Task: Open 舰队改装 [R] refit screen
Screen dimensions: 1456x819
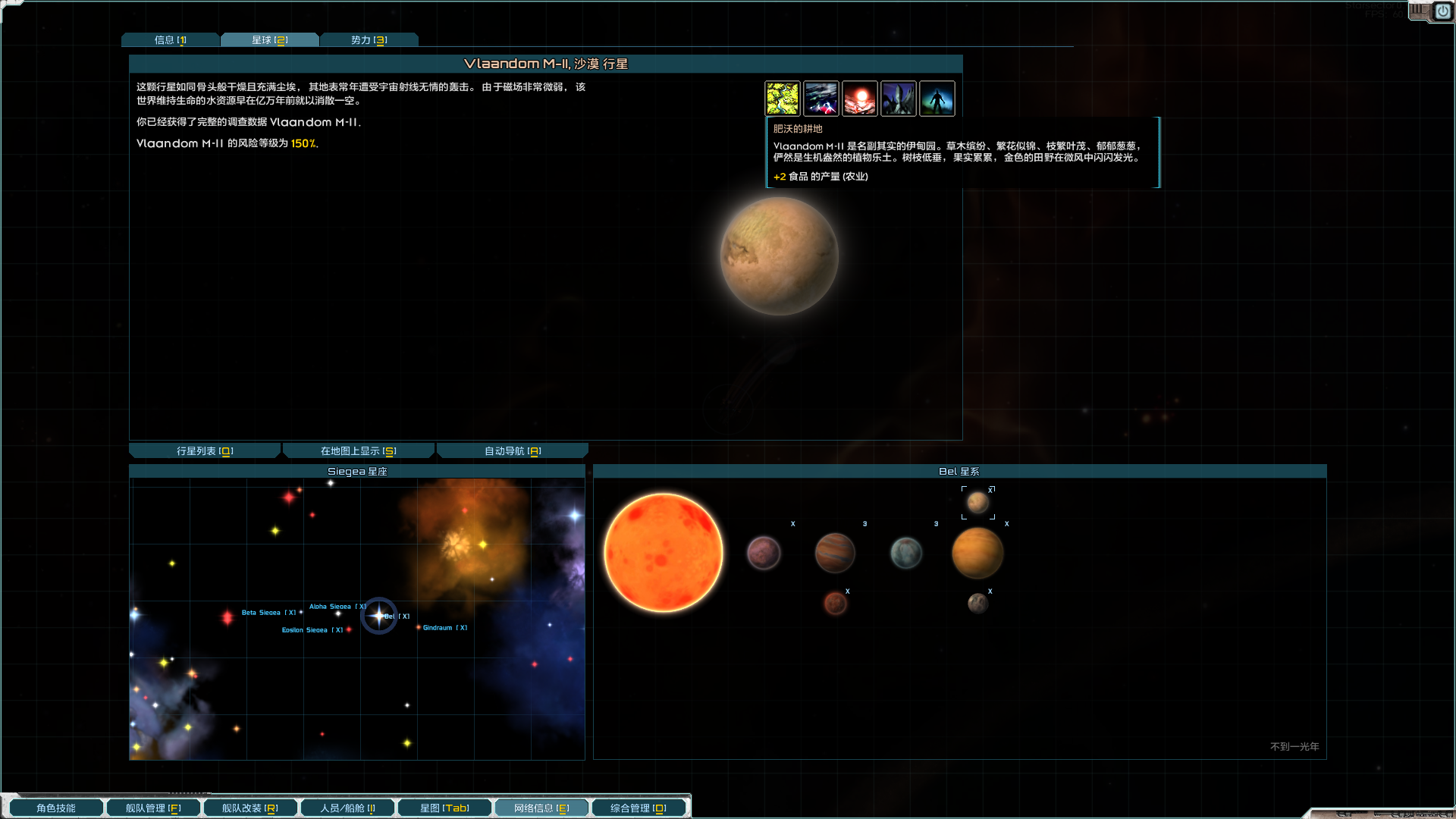Action: click(x=250, y=808)
